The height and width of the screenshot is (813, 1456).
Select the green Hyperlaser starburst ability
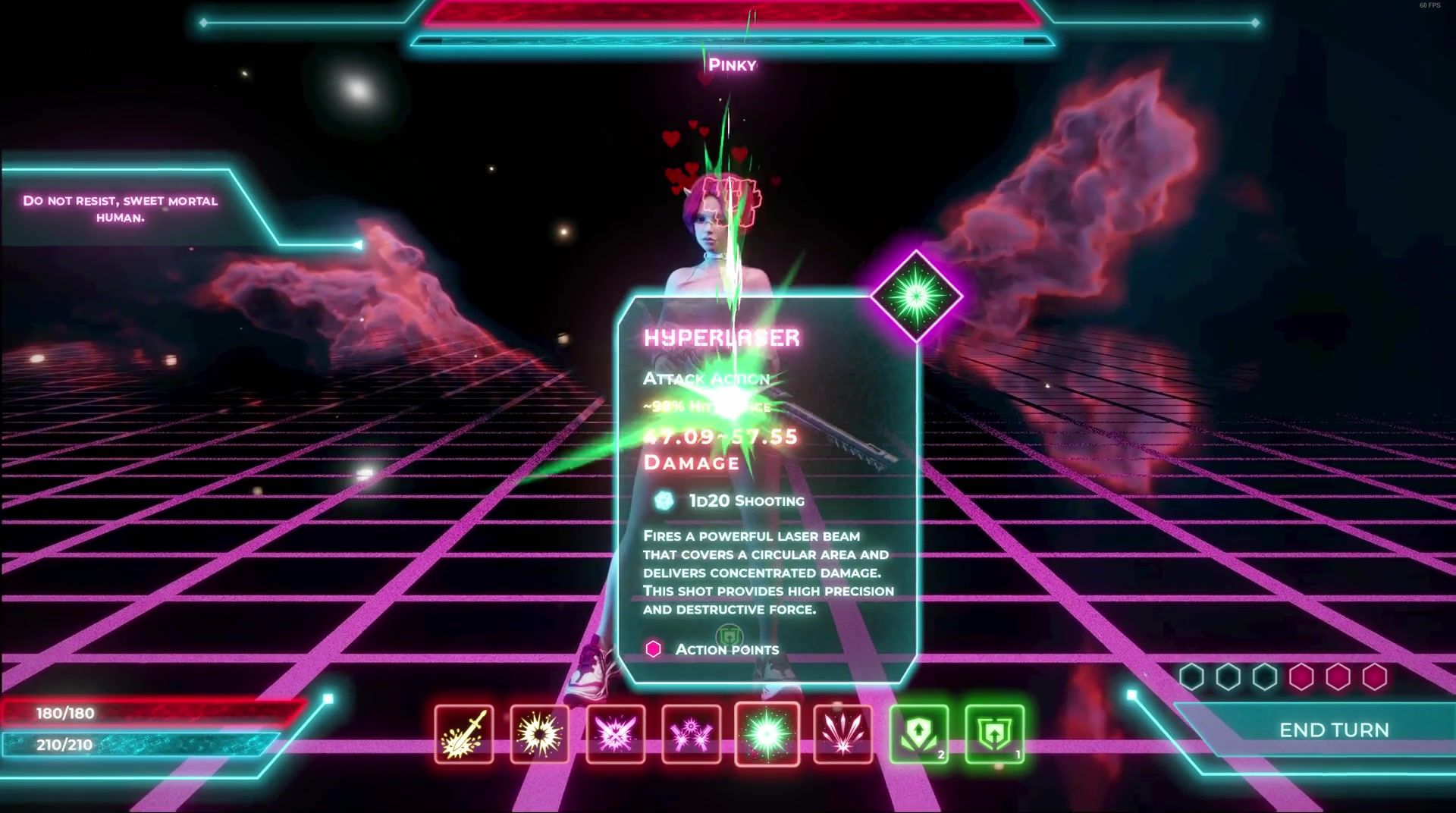[767, 734]
